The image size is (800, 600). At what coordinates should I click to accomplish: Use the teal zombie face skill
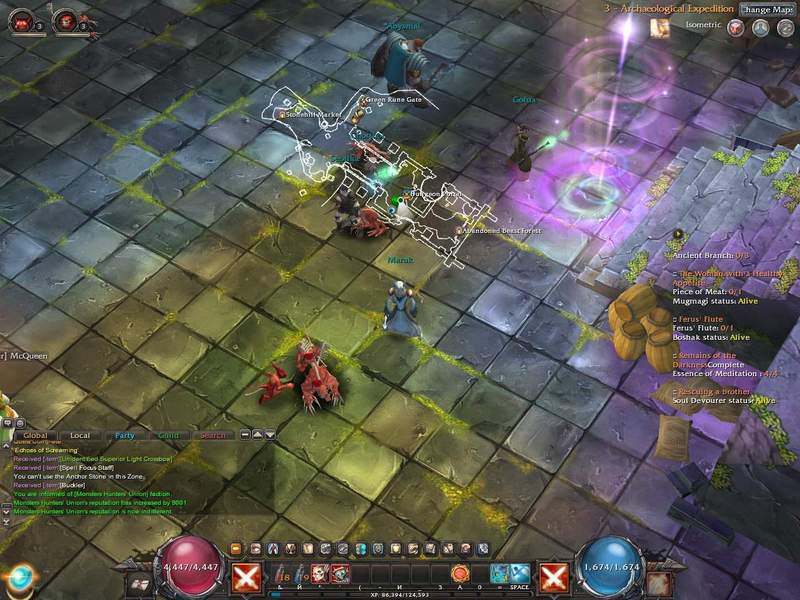click(340, 573)
